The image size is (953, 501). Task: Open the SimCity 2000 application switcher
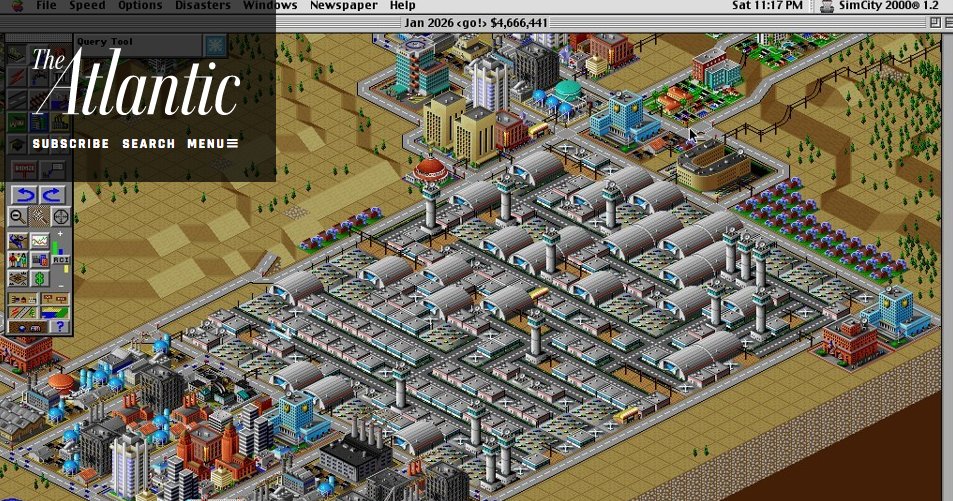[879, 5]
